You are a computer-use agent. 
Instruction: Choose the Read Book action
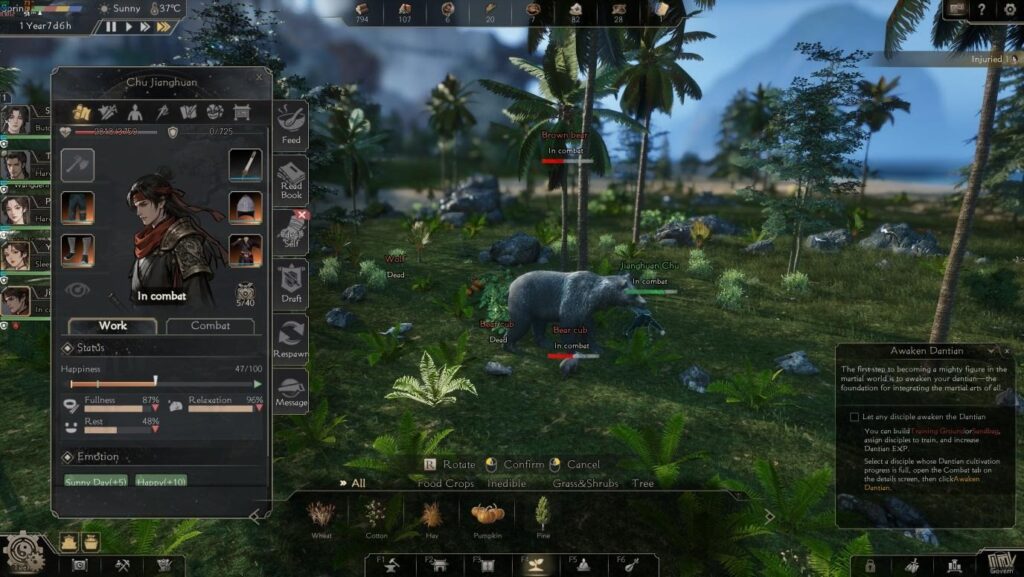(x=291, y=181)
